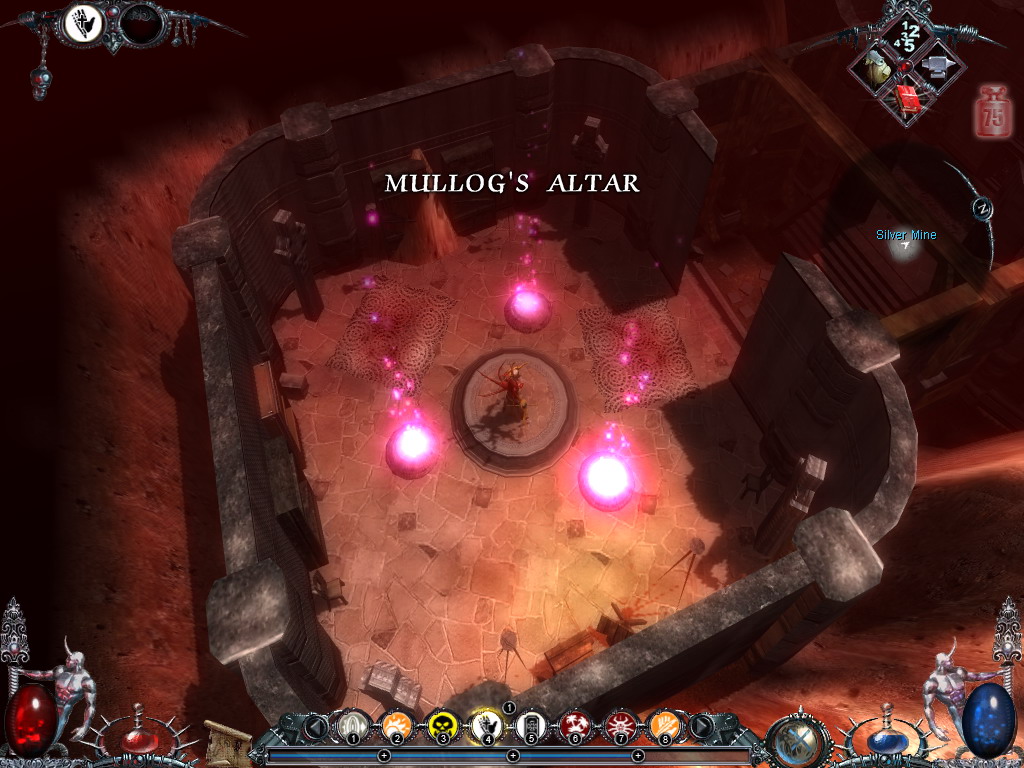
Task: Activate the orange sunburst skill, slot 2
Action: (x=395, y=724)
